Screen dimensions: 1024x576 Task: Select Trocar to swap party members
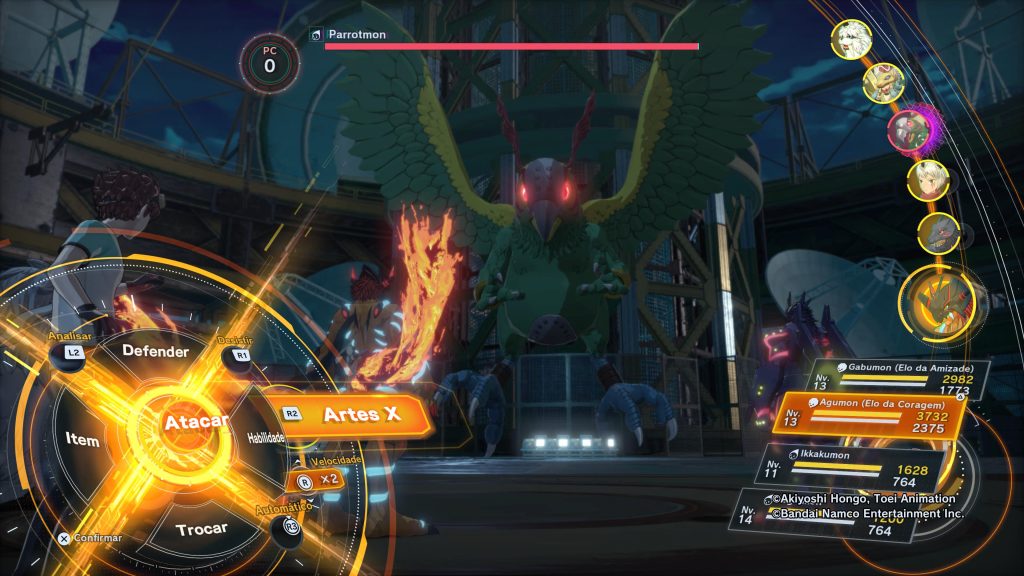point(201,527)
